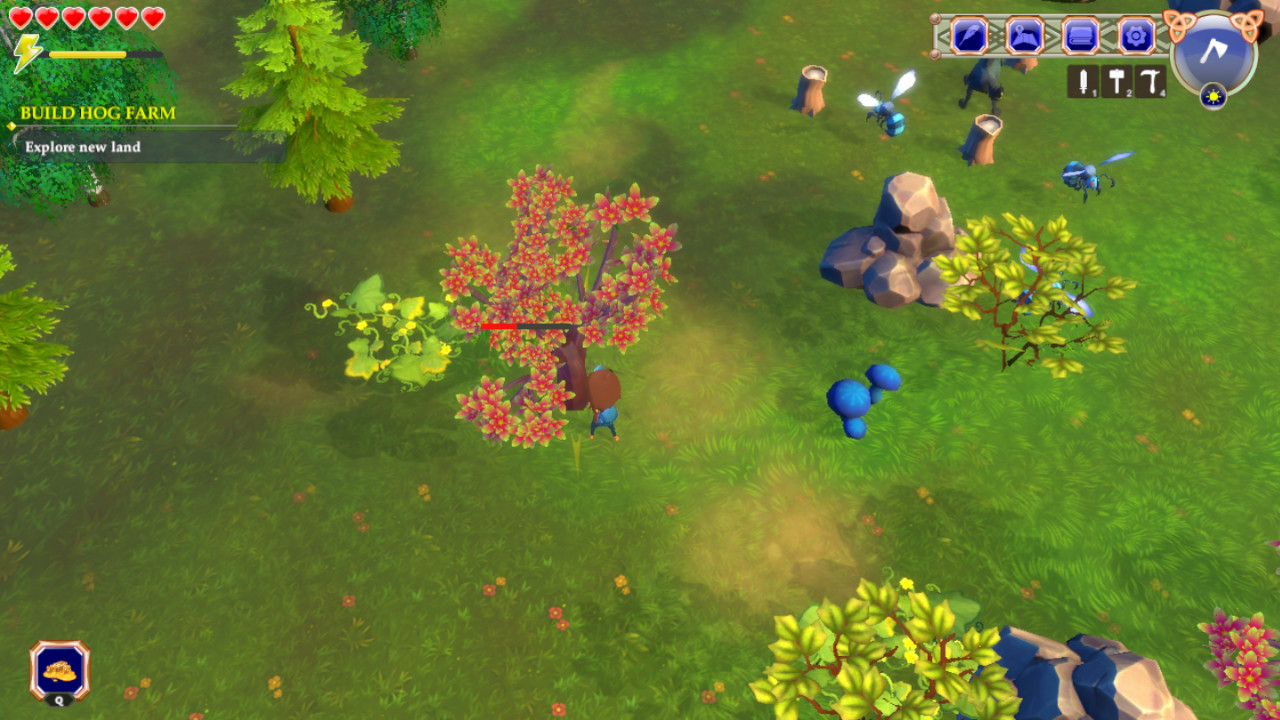Open the settings gear icon
This screenshot has width=1280, height=720.
(x=1135, y=36)
